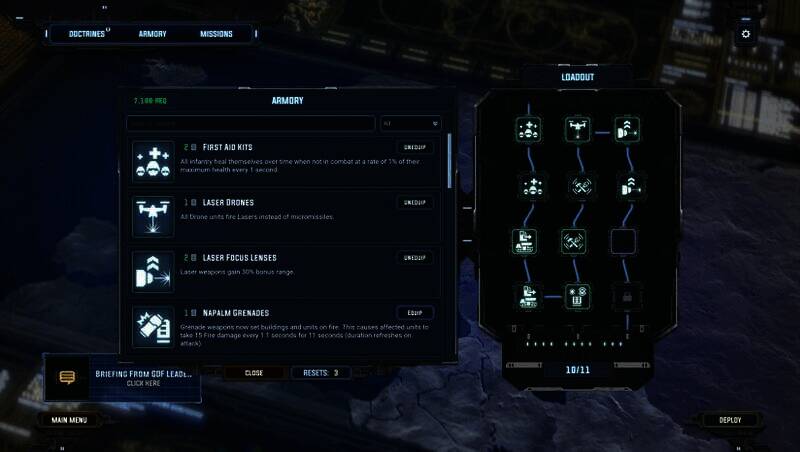Deploy with the current loadout
Screen dimensions: 800x452
[730, 420]
